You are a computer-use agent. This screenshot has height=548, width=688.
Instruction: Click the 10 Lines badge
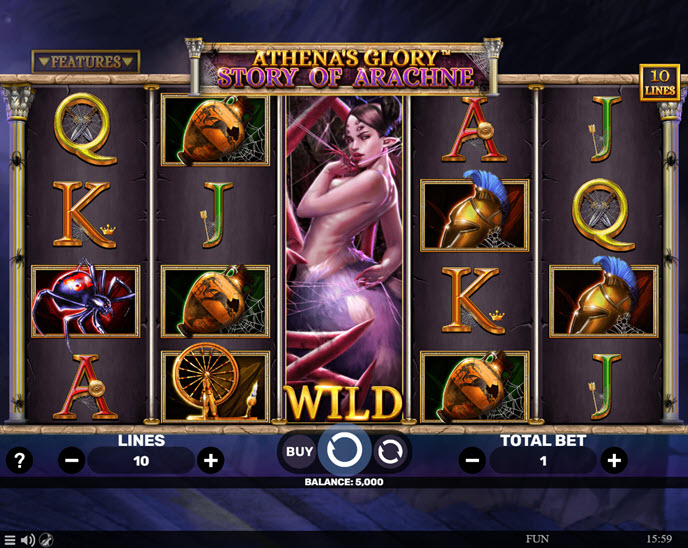coord(659,82)
